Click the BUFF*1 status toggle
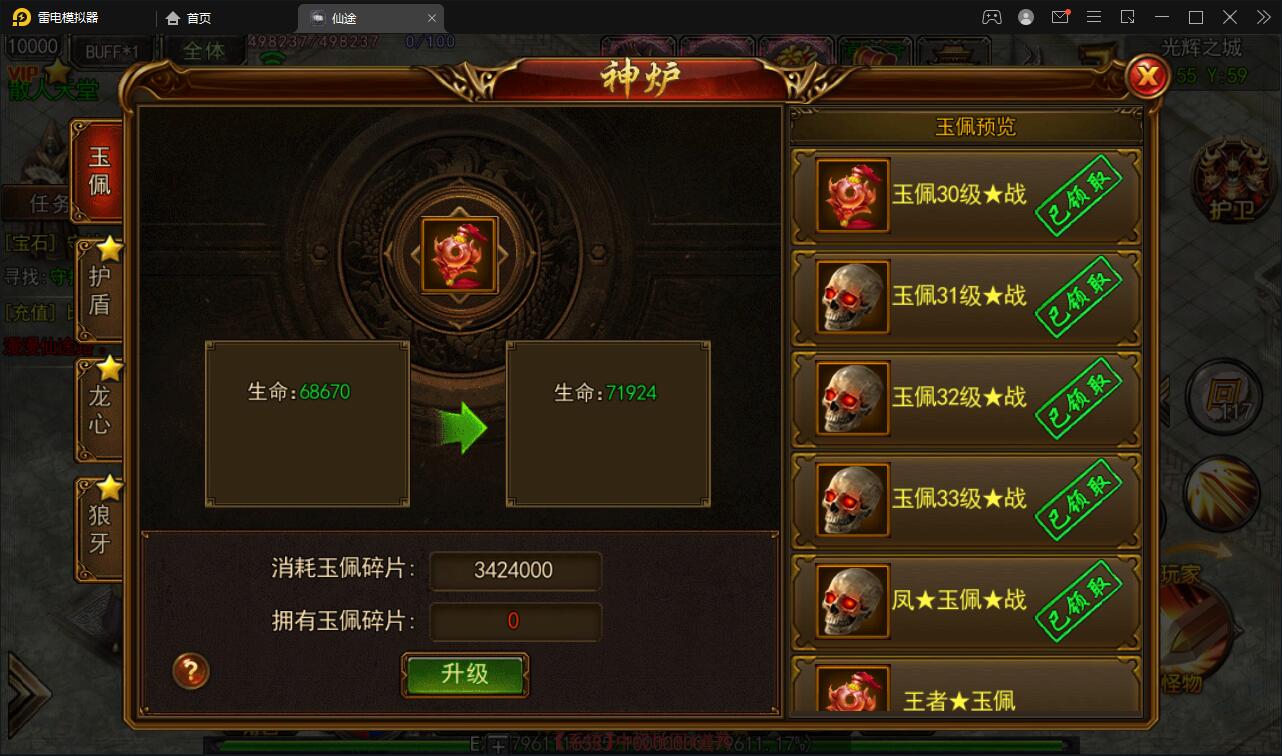Image resolution: width=1282 pixels, height=756 pixels. pos(113,49)
